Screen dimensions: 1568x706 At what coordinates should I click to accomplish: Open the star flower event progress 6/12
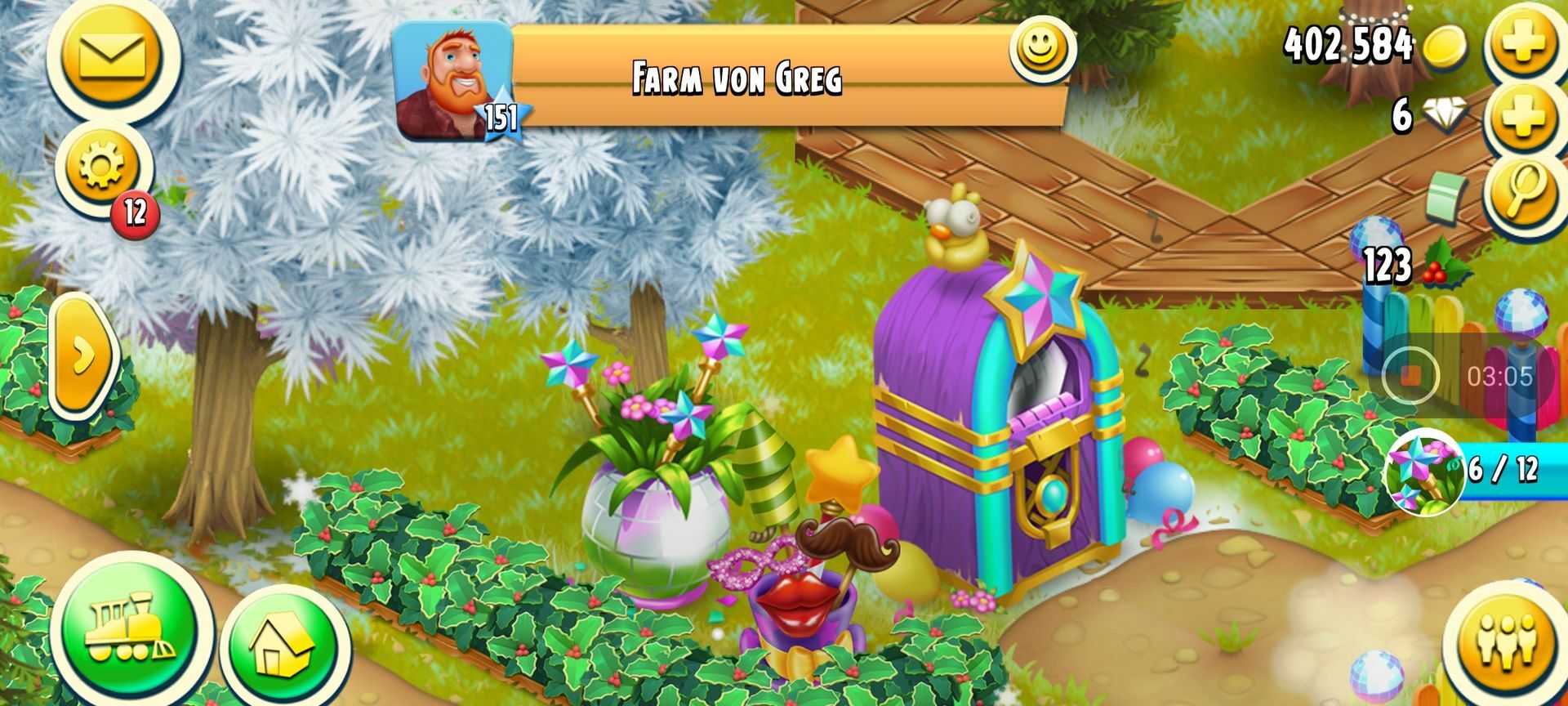1425,471
